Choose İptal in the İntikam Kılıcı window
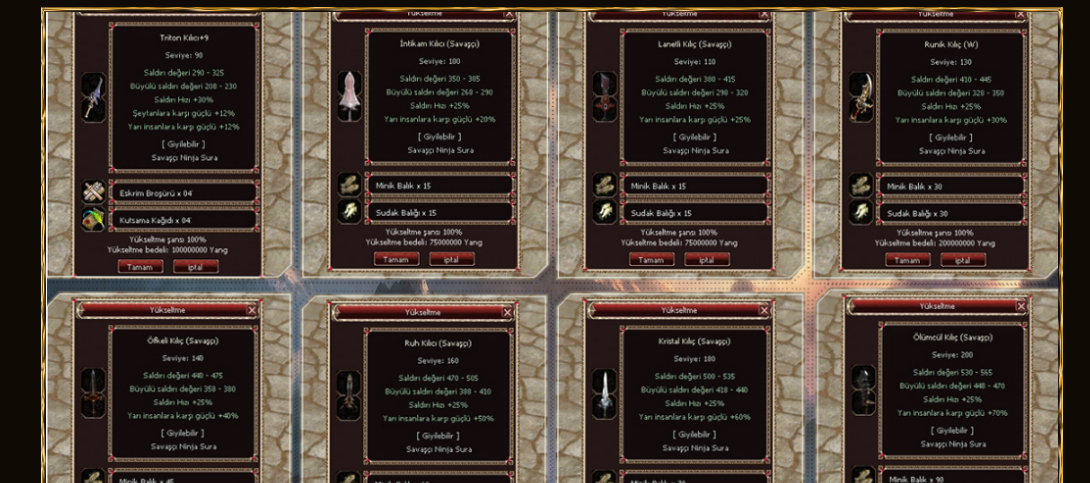Image resolution: width=1090 pixels, height=483 pixels. [x=452, y=259]
